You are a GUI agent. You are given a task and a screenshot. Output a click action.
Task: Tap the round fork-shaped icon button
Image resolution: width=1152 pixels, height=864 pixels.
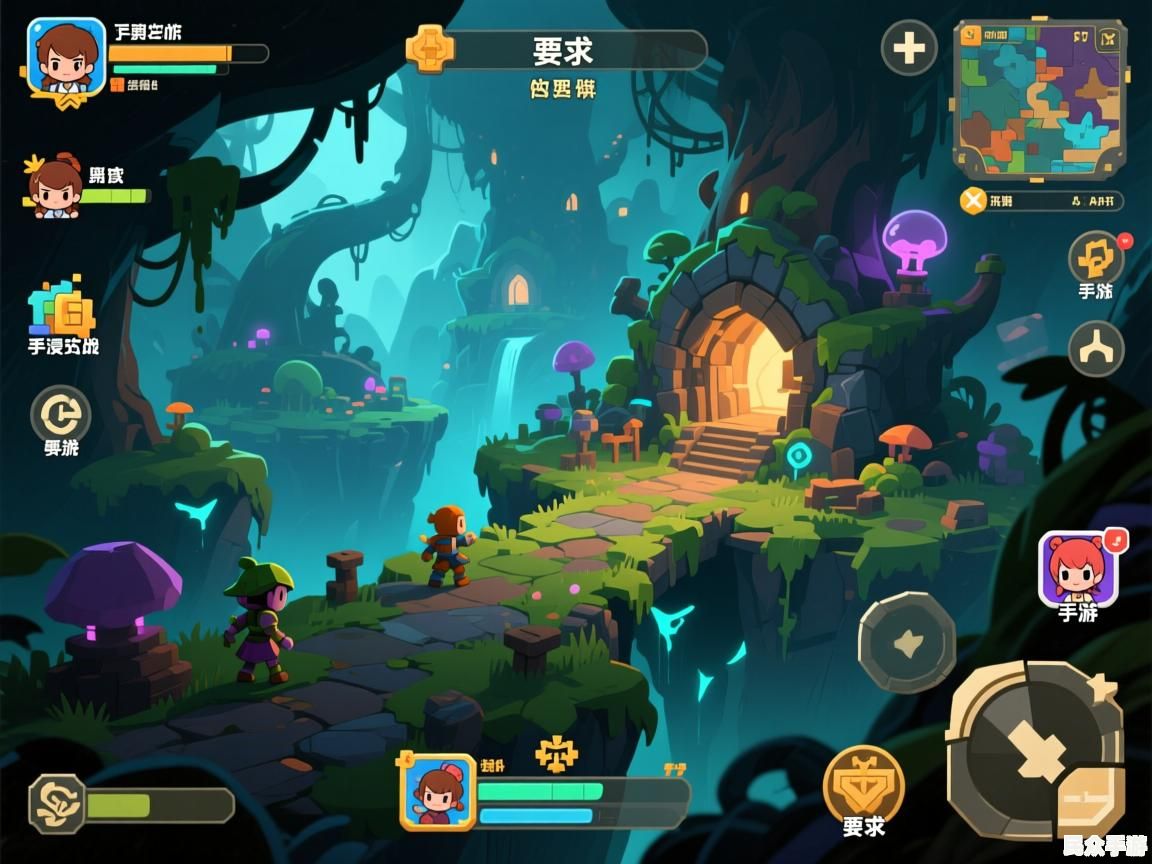[1096, 348]
